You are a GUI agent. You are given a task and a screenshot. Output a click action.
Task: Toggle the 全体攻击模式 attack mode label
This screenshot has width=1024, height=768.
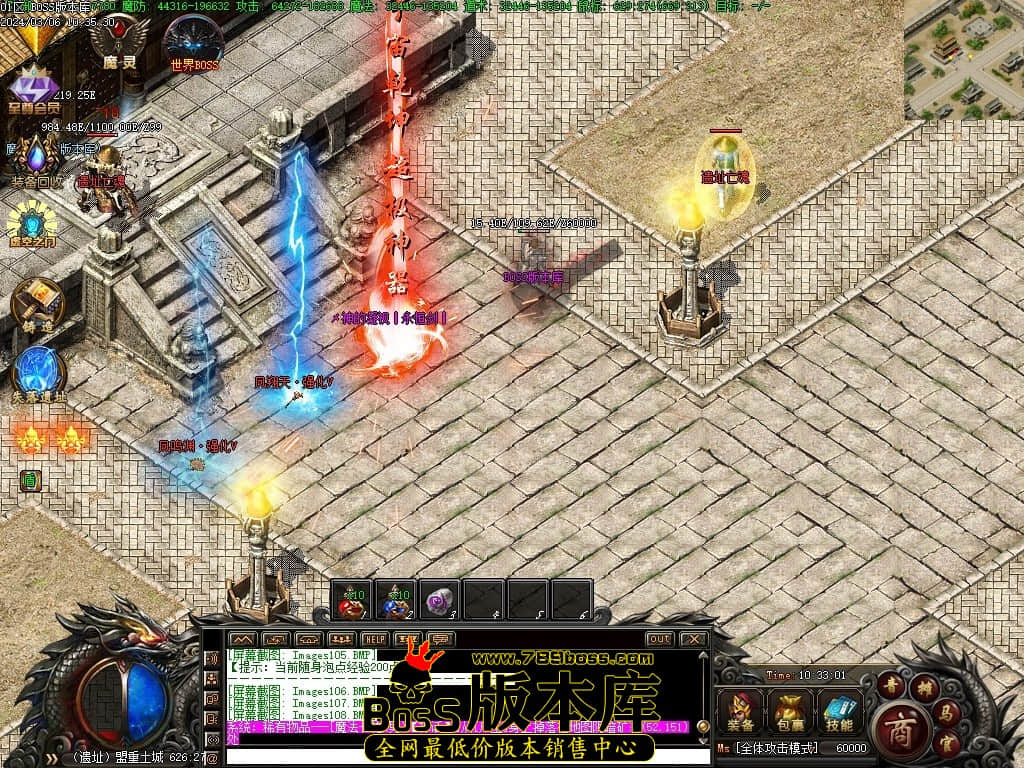(x=774, y=748)
